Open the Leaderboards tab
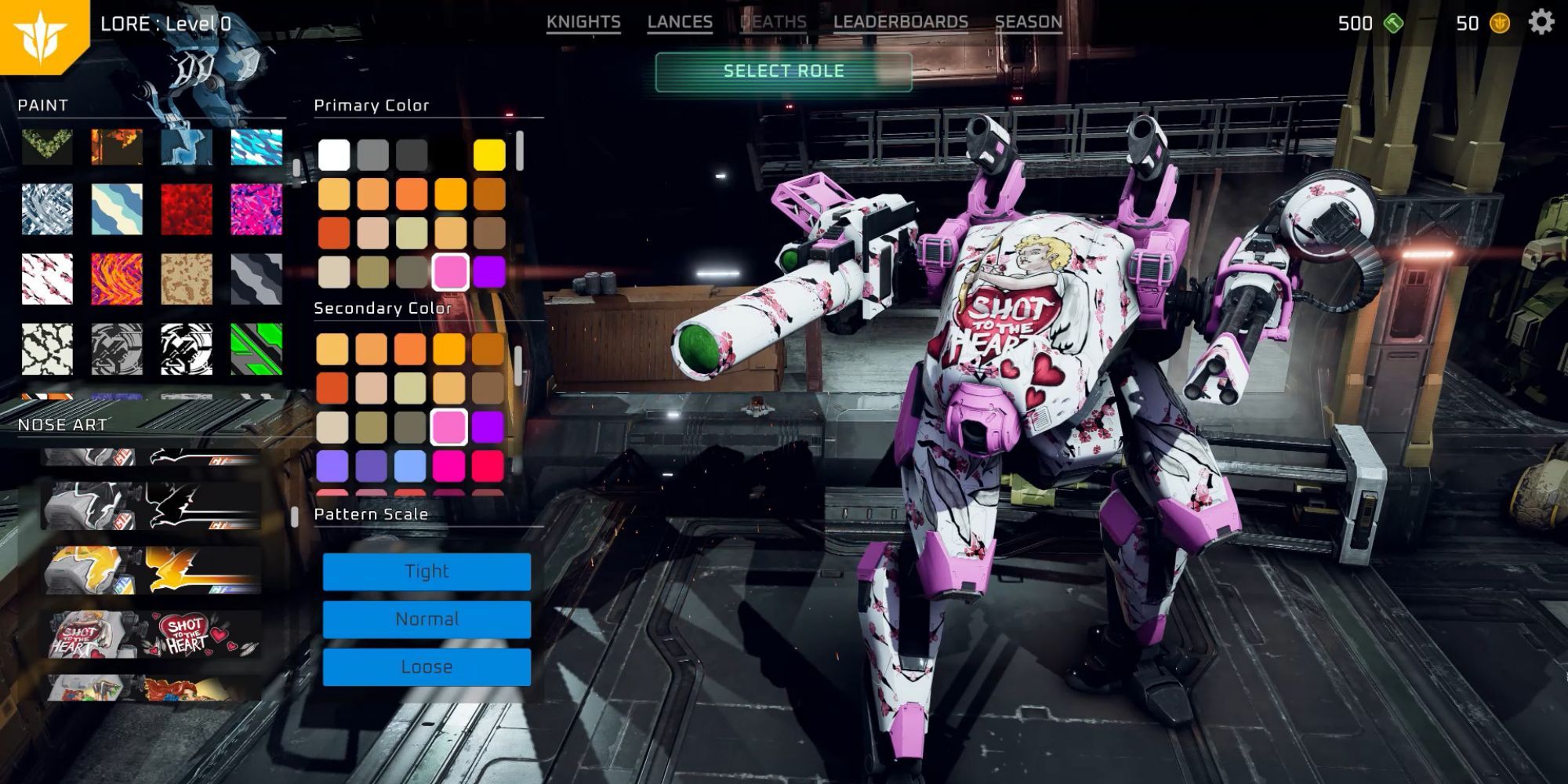This screenshot has width=1568, height=784. tap(900, 23)
